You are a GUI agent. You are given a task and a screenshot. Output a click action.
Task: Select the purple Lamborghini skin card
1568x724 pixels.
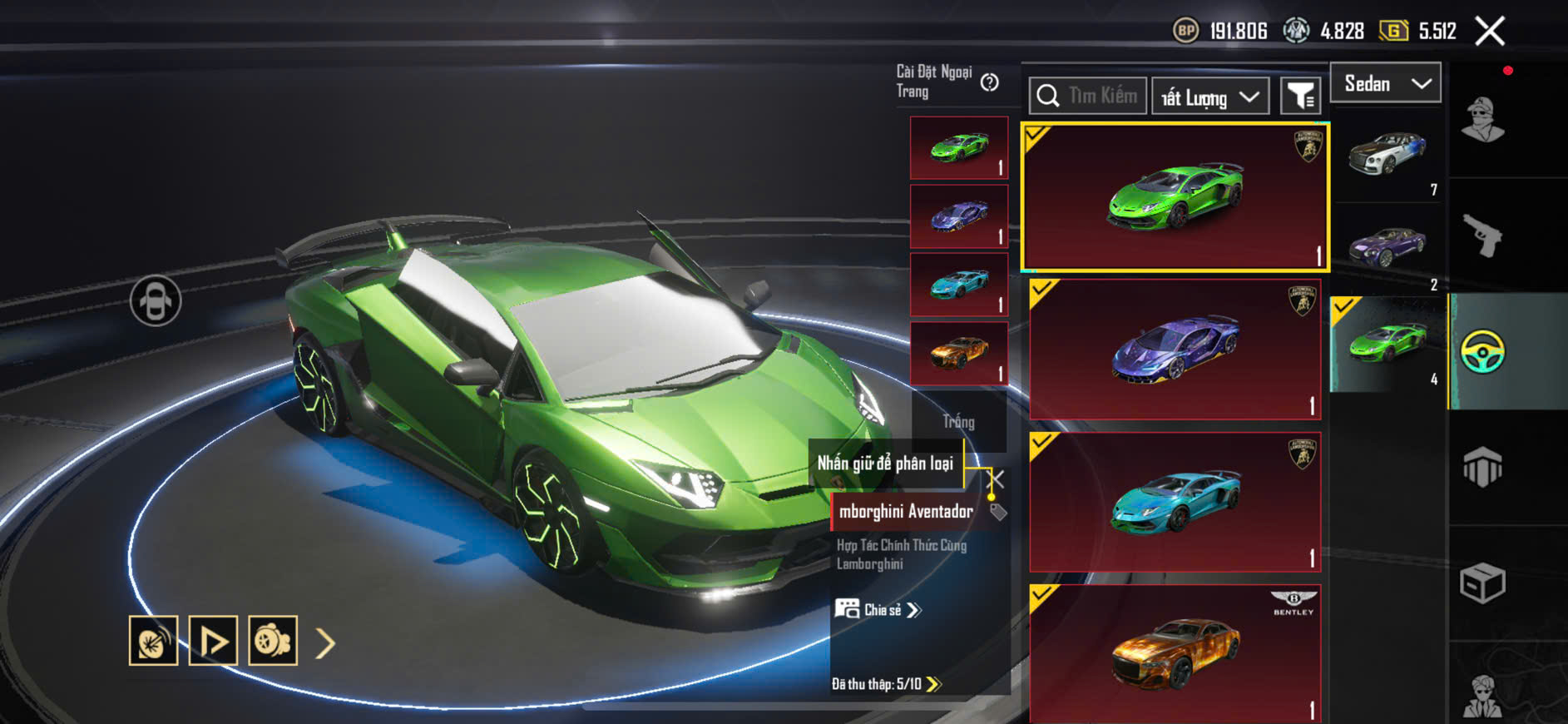coord(1175,349)
